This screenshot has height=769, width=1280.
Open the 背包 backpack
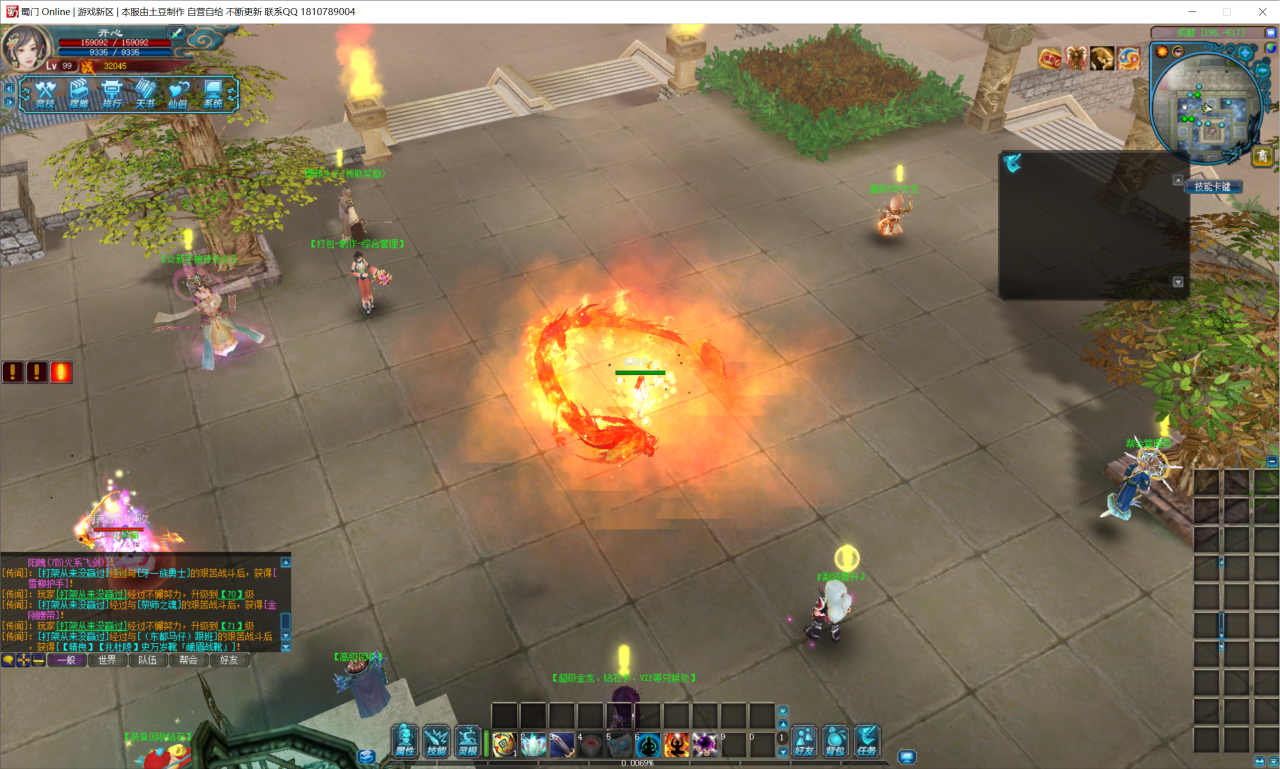pos(835,741)
